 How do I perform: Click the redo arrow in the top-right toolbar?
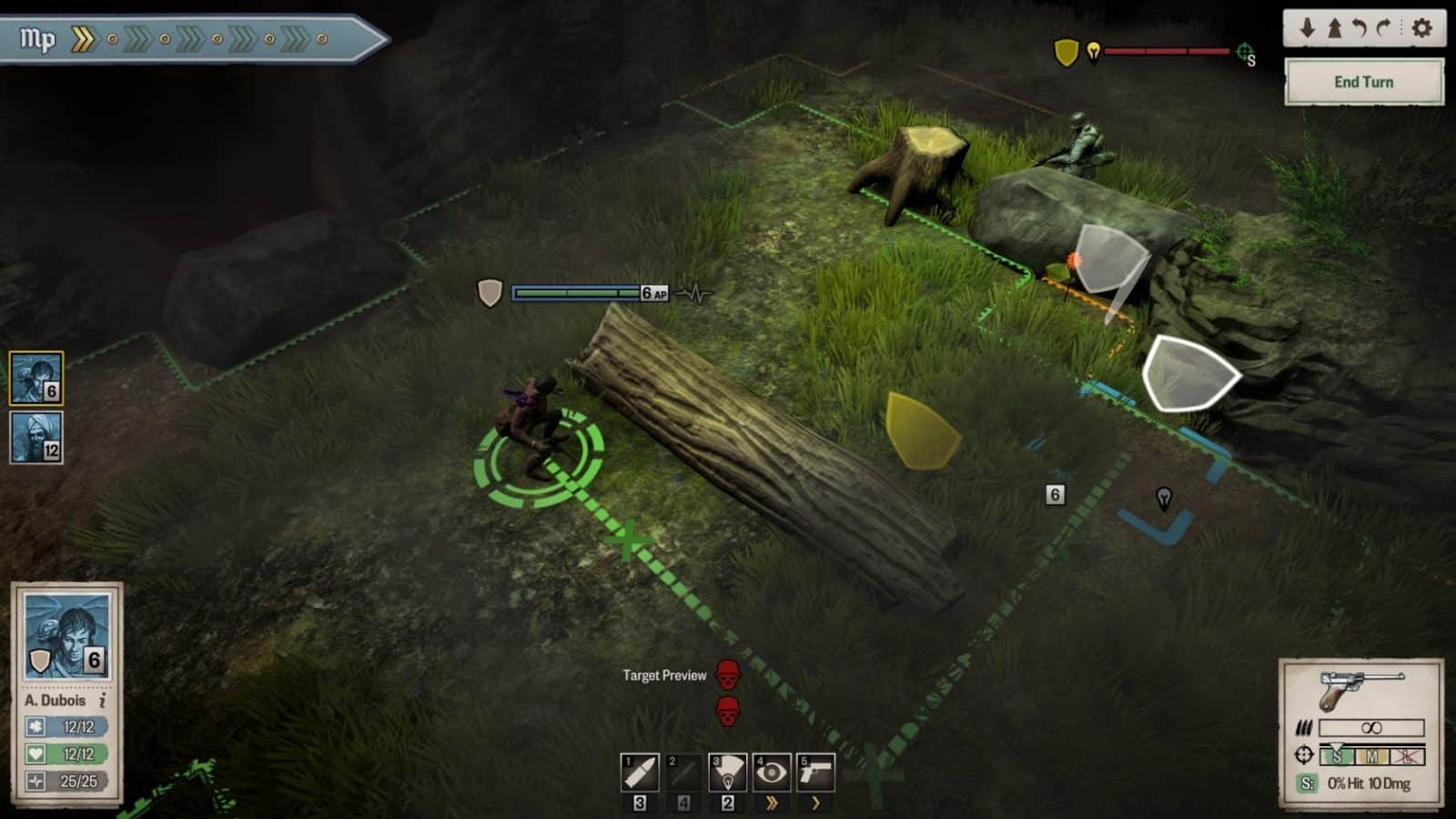coord(1385,29)
